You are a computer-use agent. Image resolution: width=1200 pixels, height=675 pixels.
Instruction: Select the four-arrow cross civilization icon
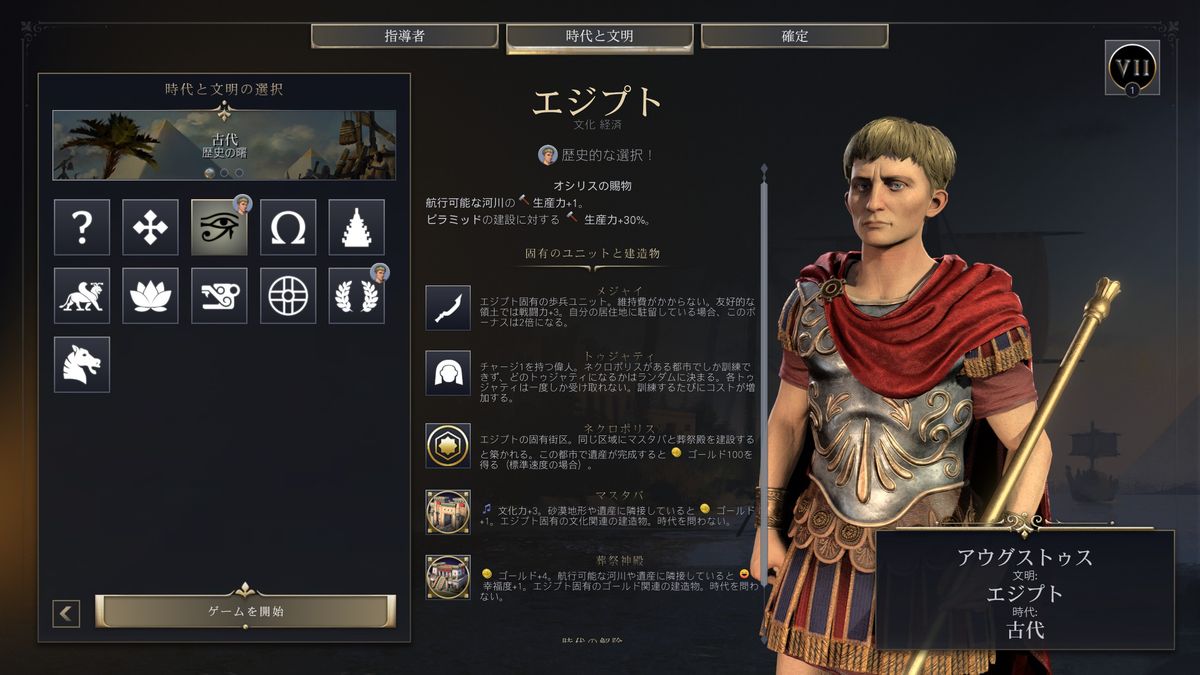pos(150,227)
